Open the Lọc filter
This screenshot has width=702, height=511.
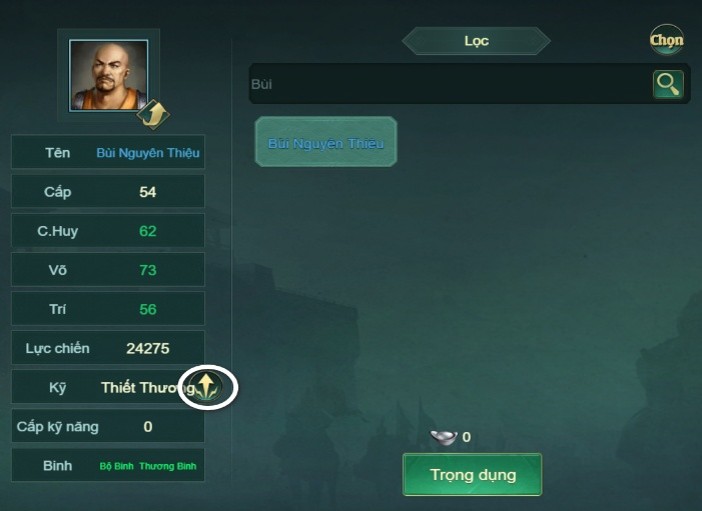click(476, 41)
